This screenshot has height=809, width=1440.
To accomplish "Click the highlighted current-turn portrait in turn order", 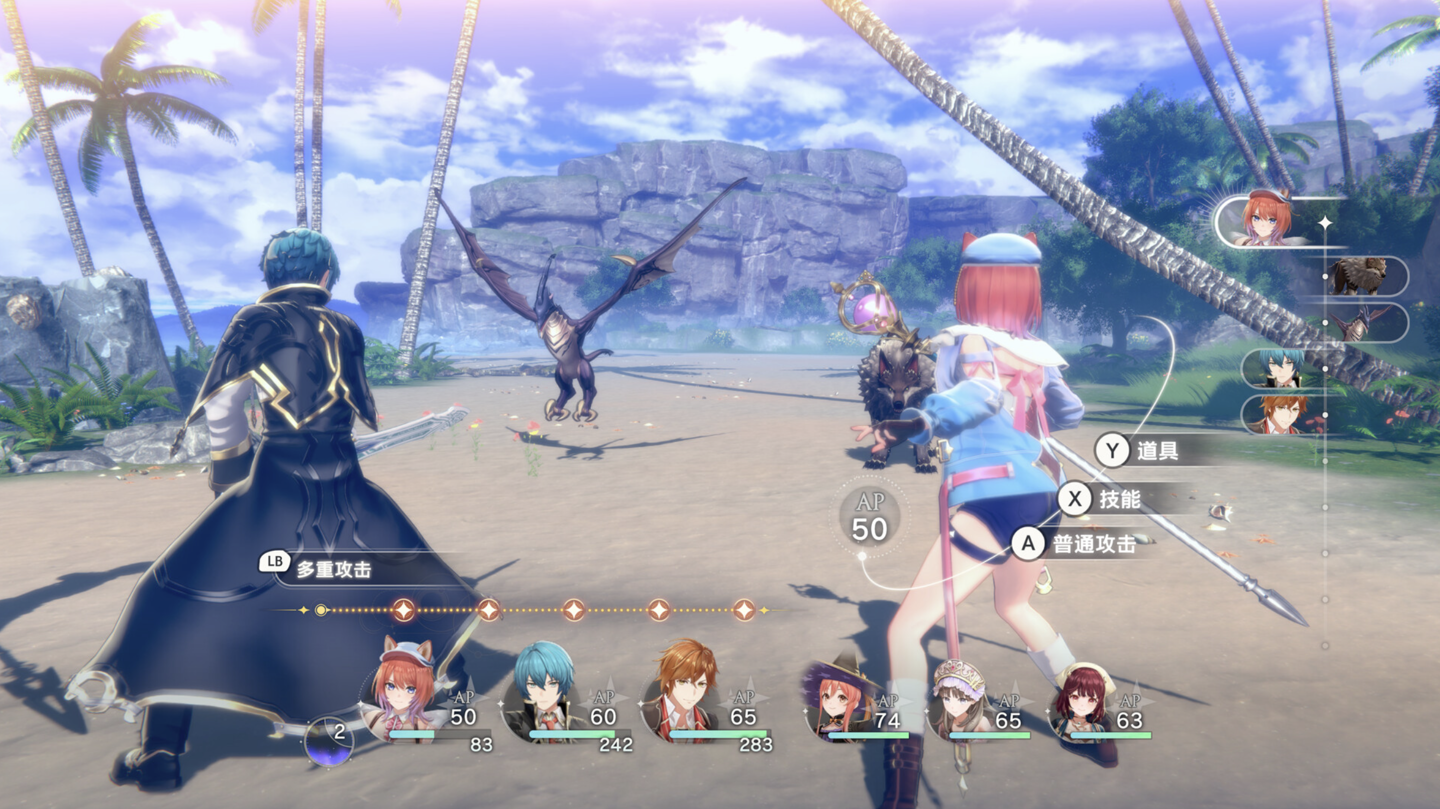I will coord(1266,220).
